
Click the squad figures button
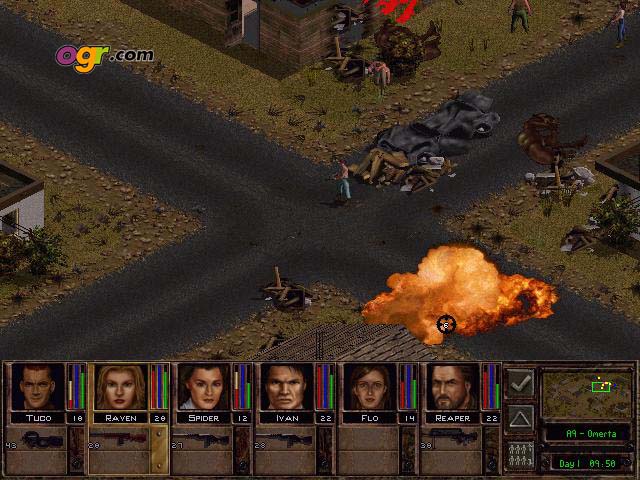[520, 452]
